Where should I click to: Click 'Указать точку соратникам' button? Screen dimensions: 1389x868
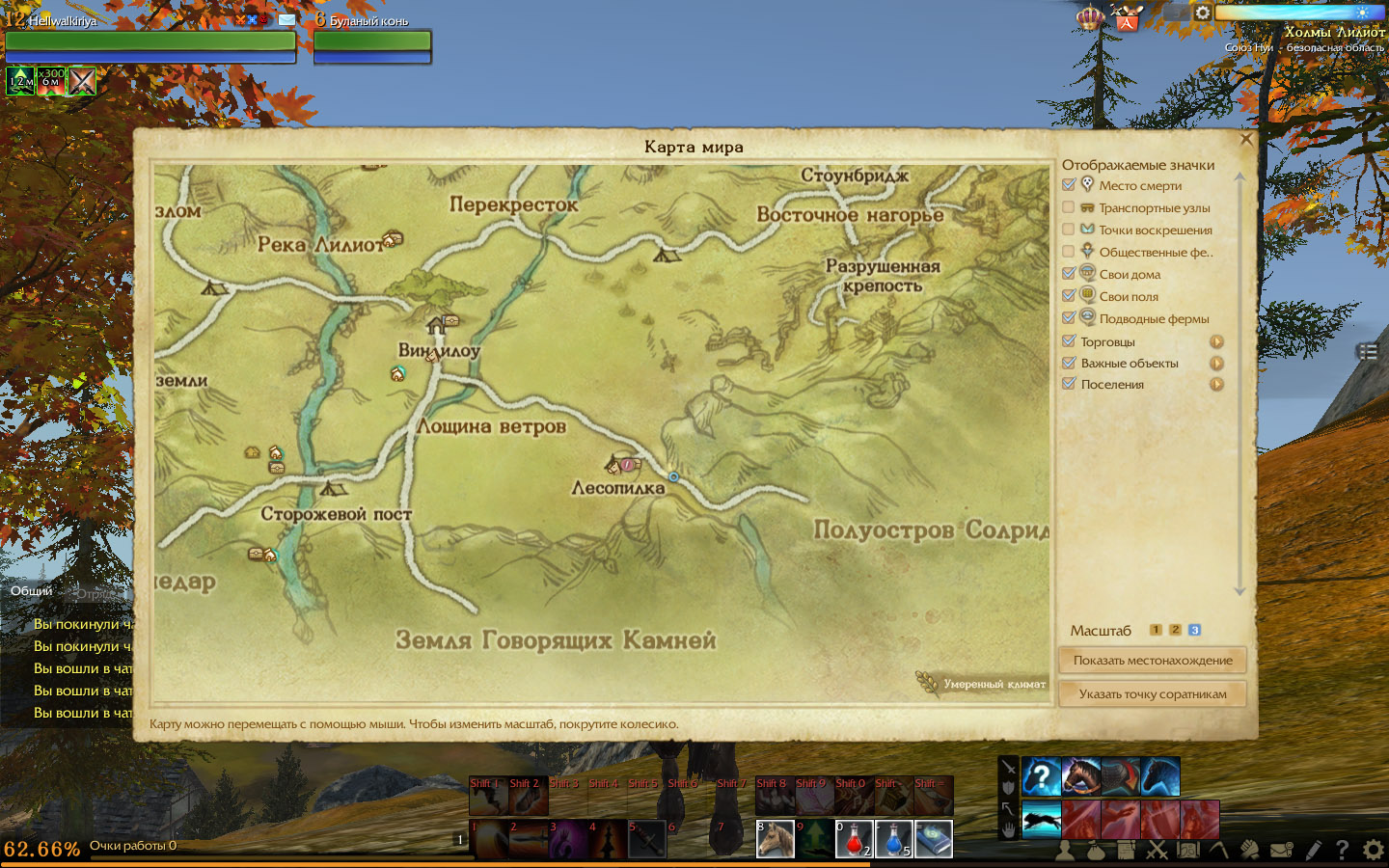coord(1153,694)
